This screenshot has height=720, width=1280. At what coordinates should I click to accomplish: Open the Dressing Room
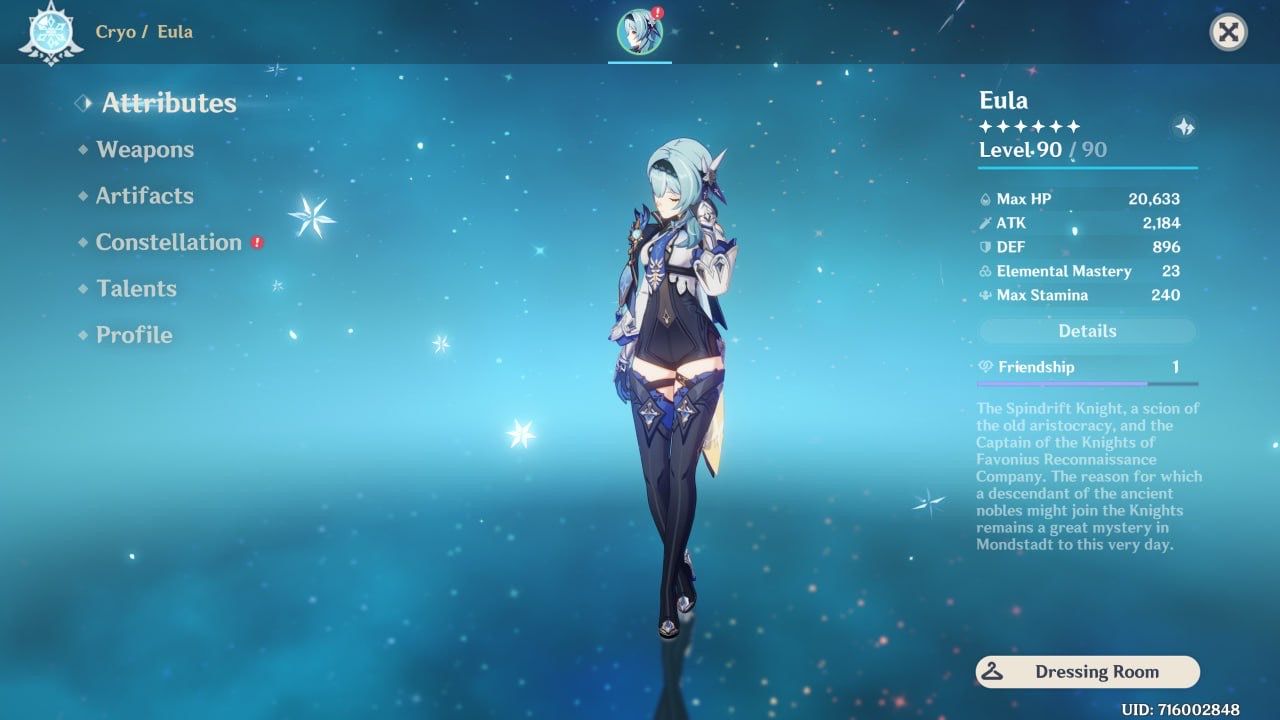point(1087,671)
